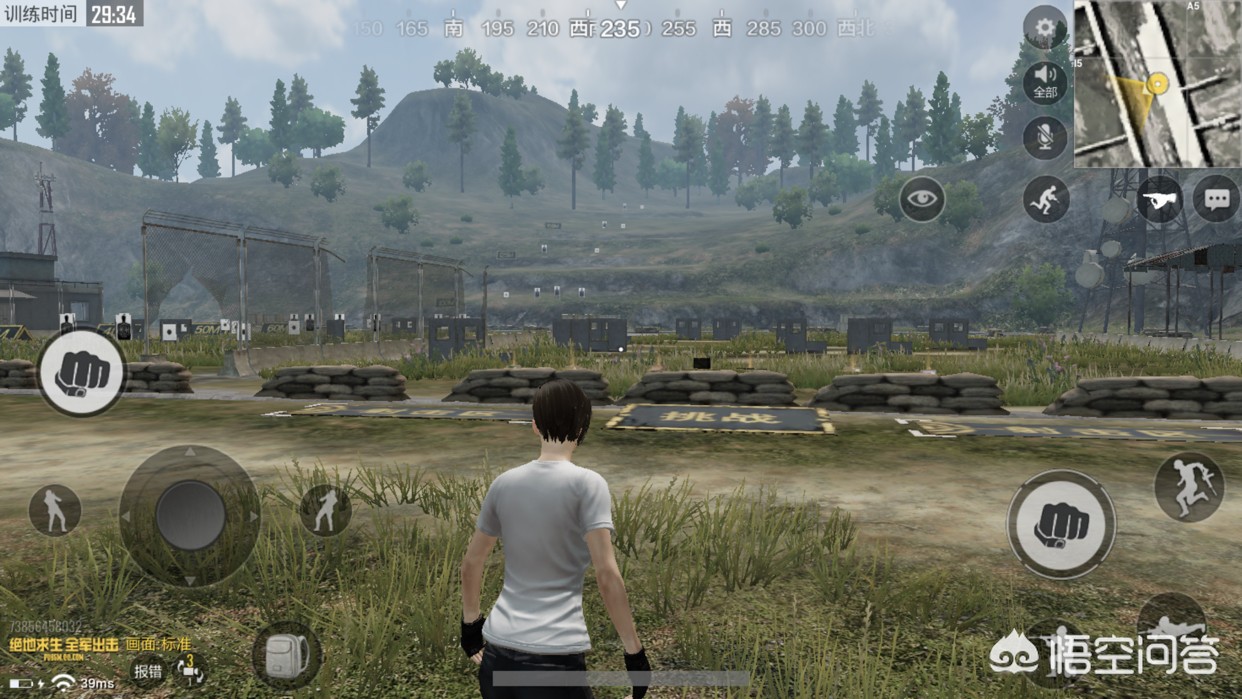Switch camera perspective with the camera icon

coord(188,670)
